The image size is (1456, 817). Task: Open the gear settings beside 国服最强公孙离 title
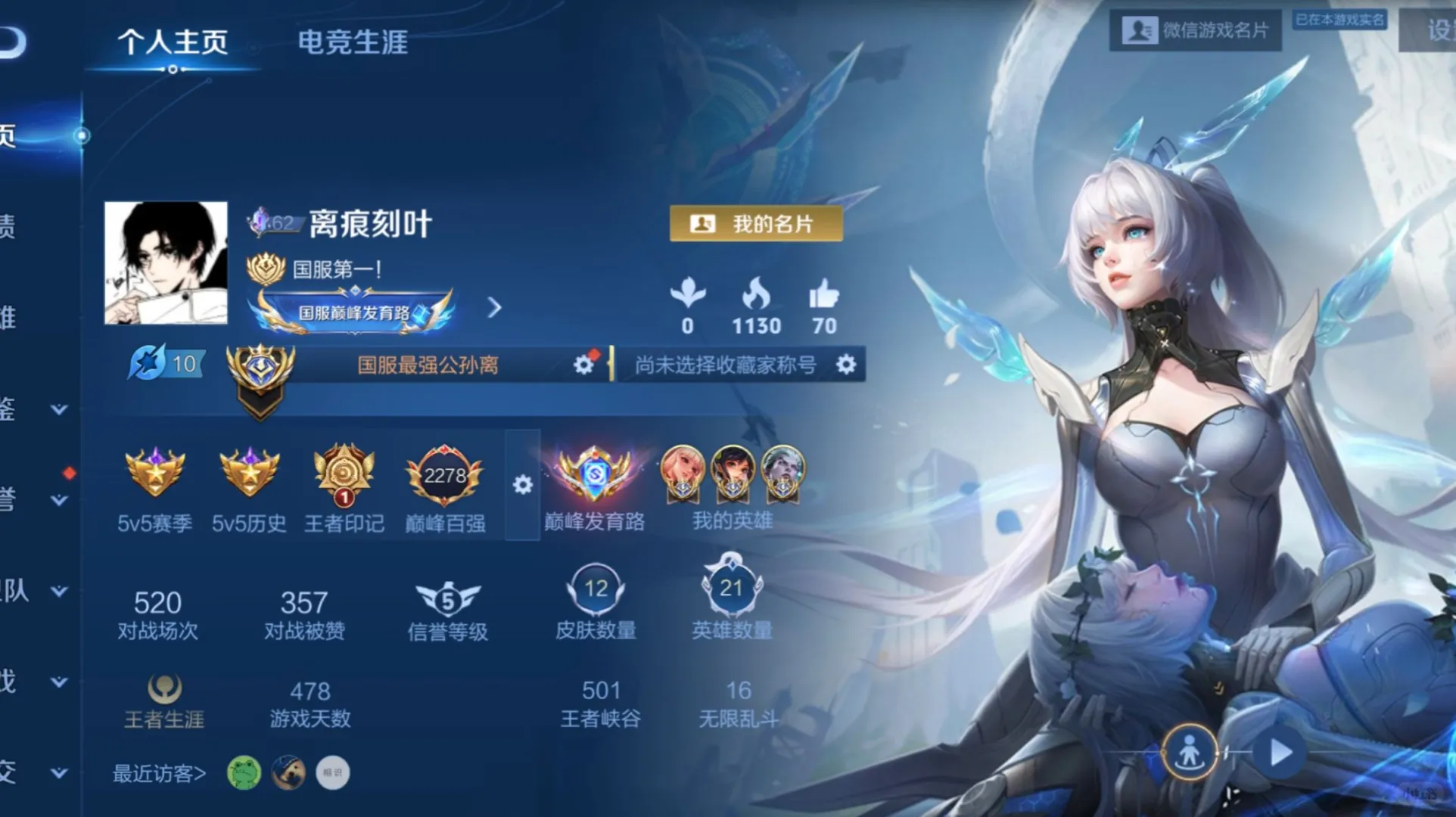click(583, 364)
